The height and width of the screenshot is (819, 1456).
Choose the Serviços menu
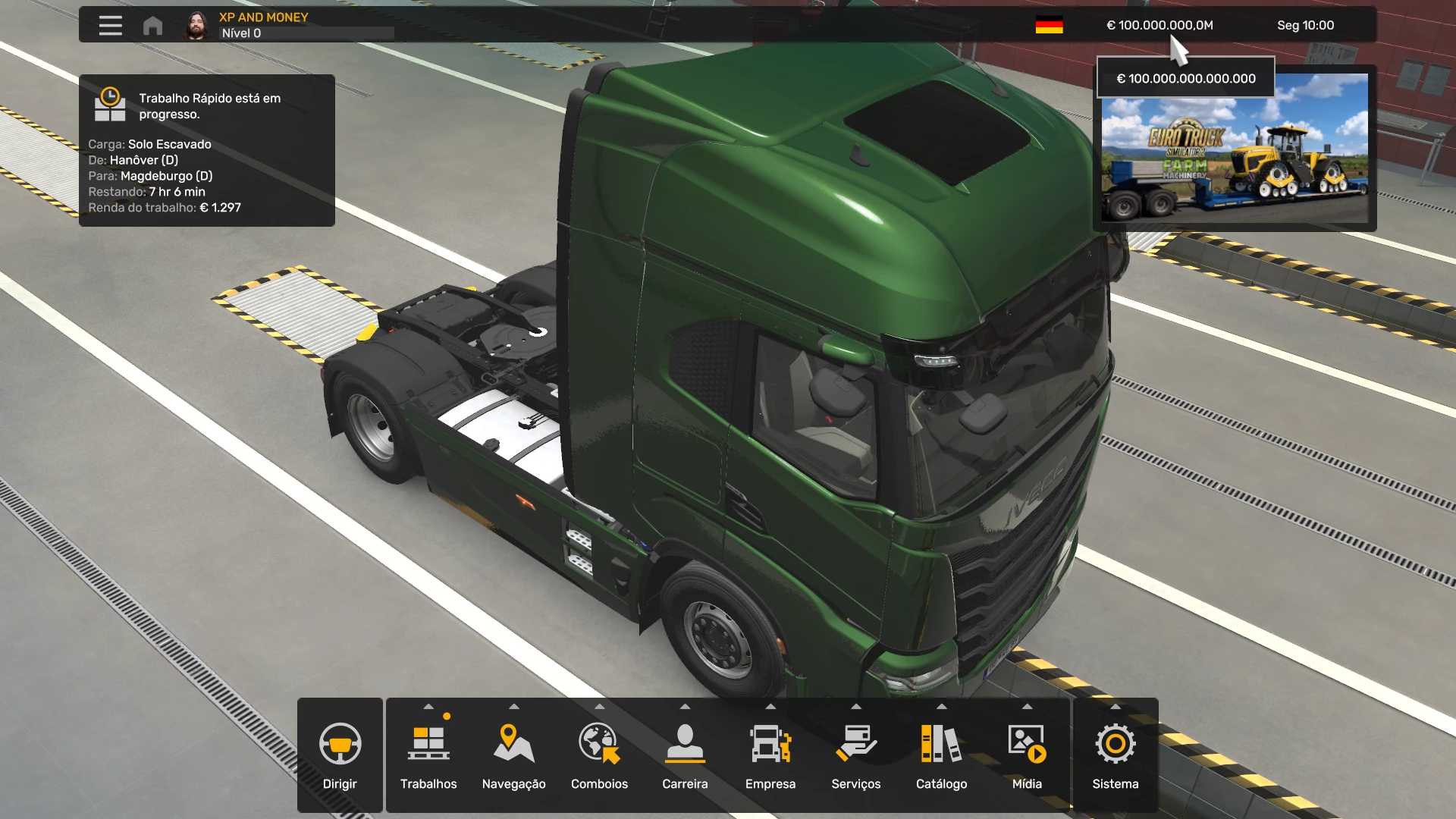point(855,755)
